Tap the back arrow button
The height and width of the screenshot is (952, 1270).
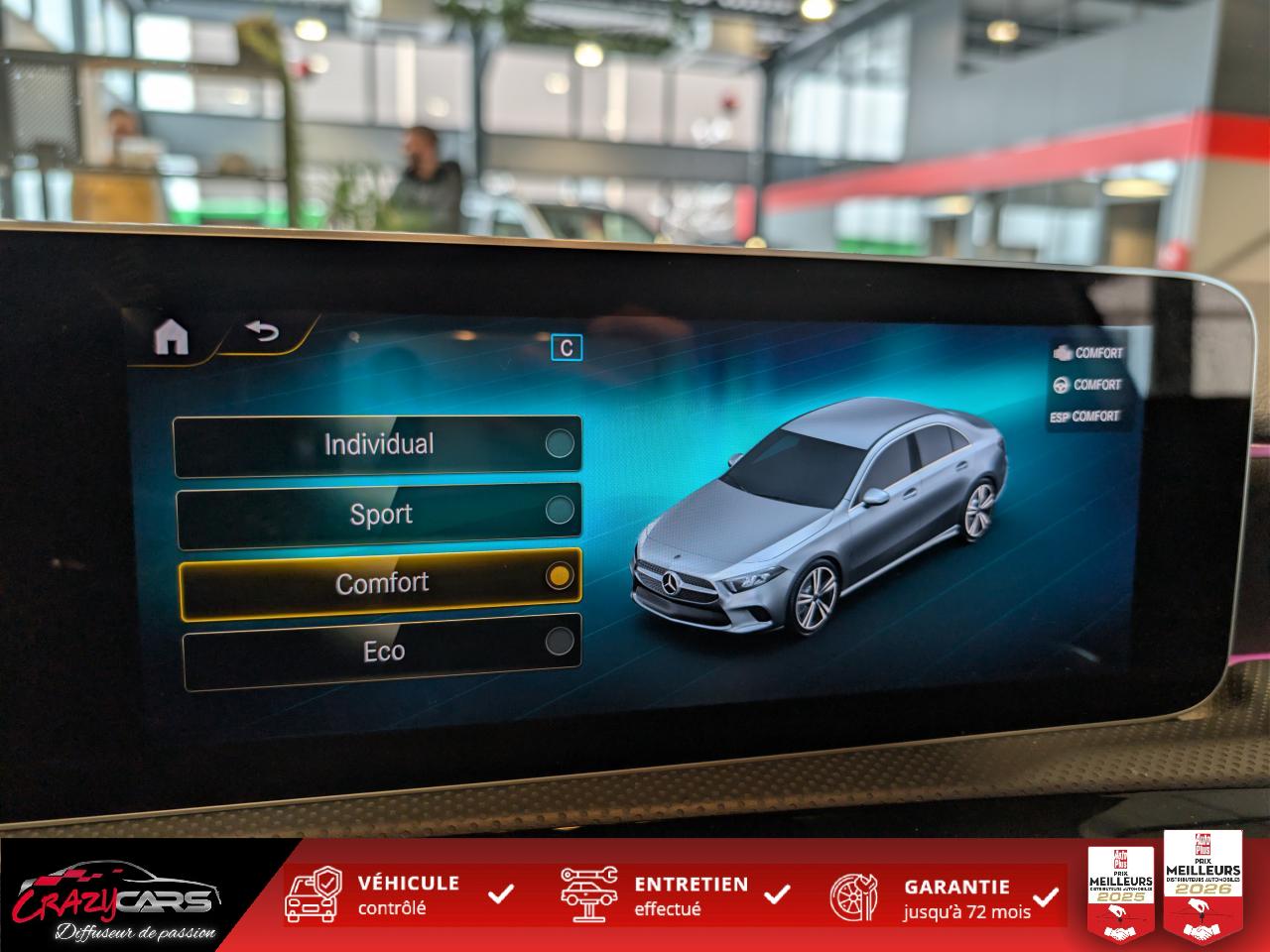[263, 332]
